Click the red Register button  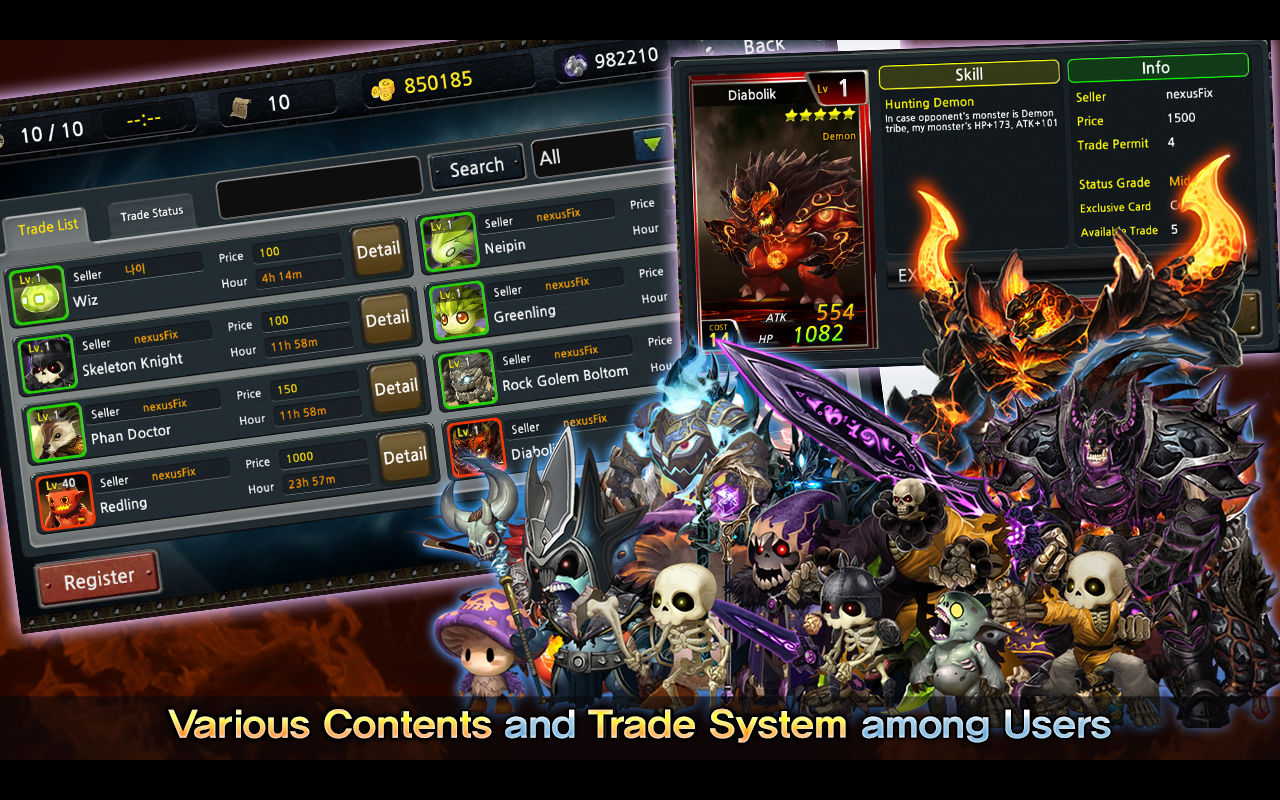98,579
